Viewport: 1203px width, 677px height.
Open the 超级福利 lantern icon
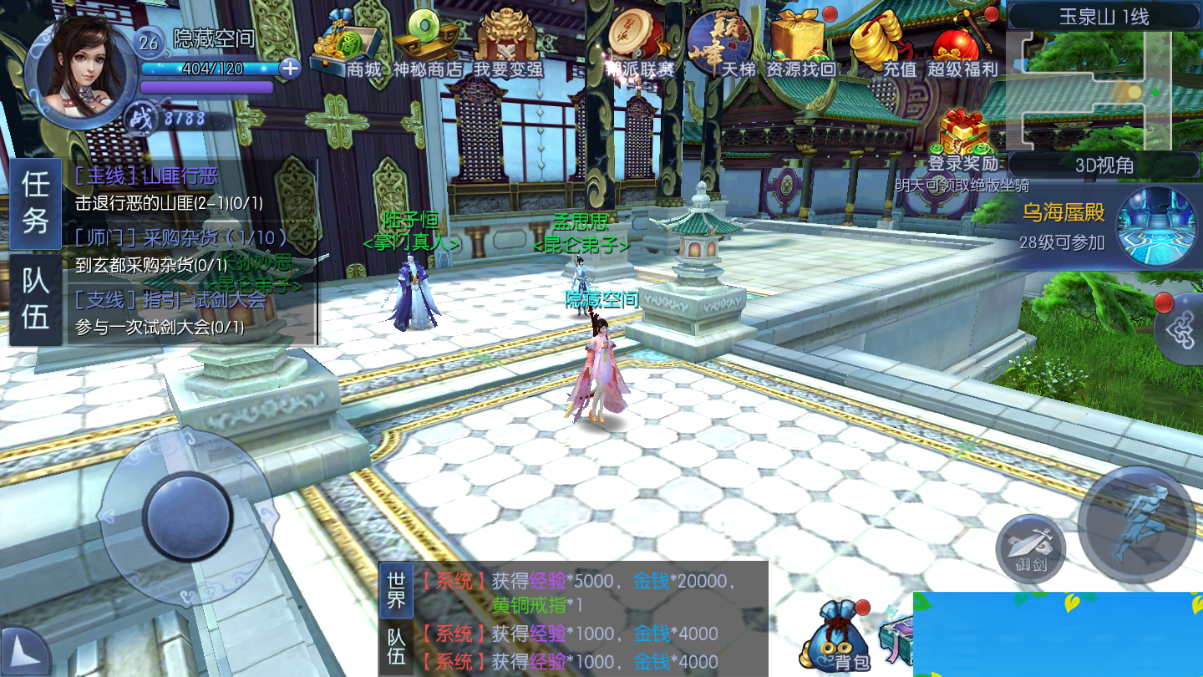pyautogui.click(x=962, y=45)
